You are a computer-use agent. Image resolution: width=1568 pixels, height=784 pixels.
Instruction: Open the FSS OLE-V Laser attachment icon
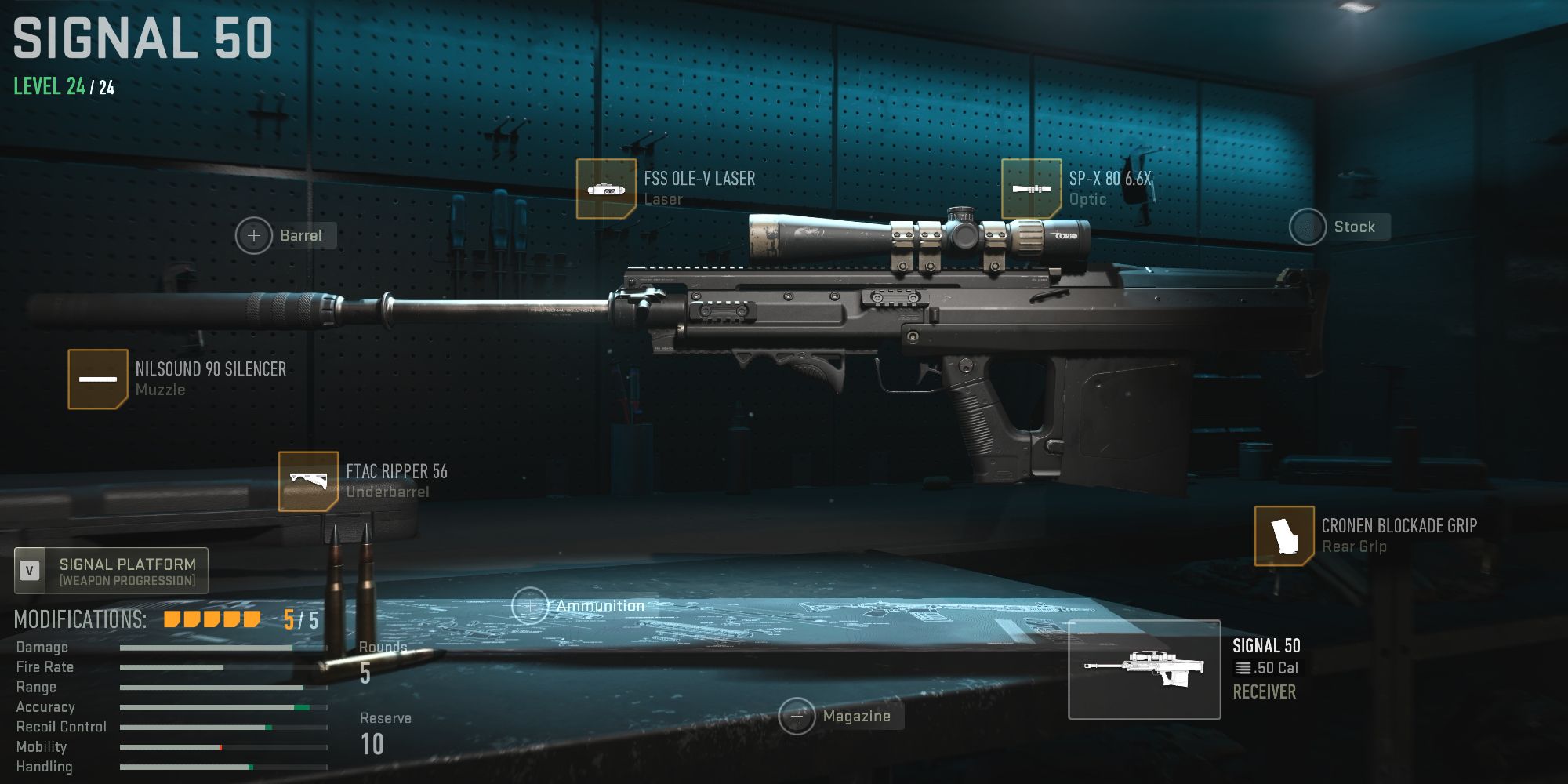[x=605, y=188]
